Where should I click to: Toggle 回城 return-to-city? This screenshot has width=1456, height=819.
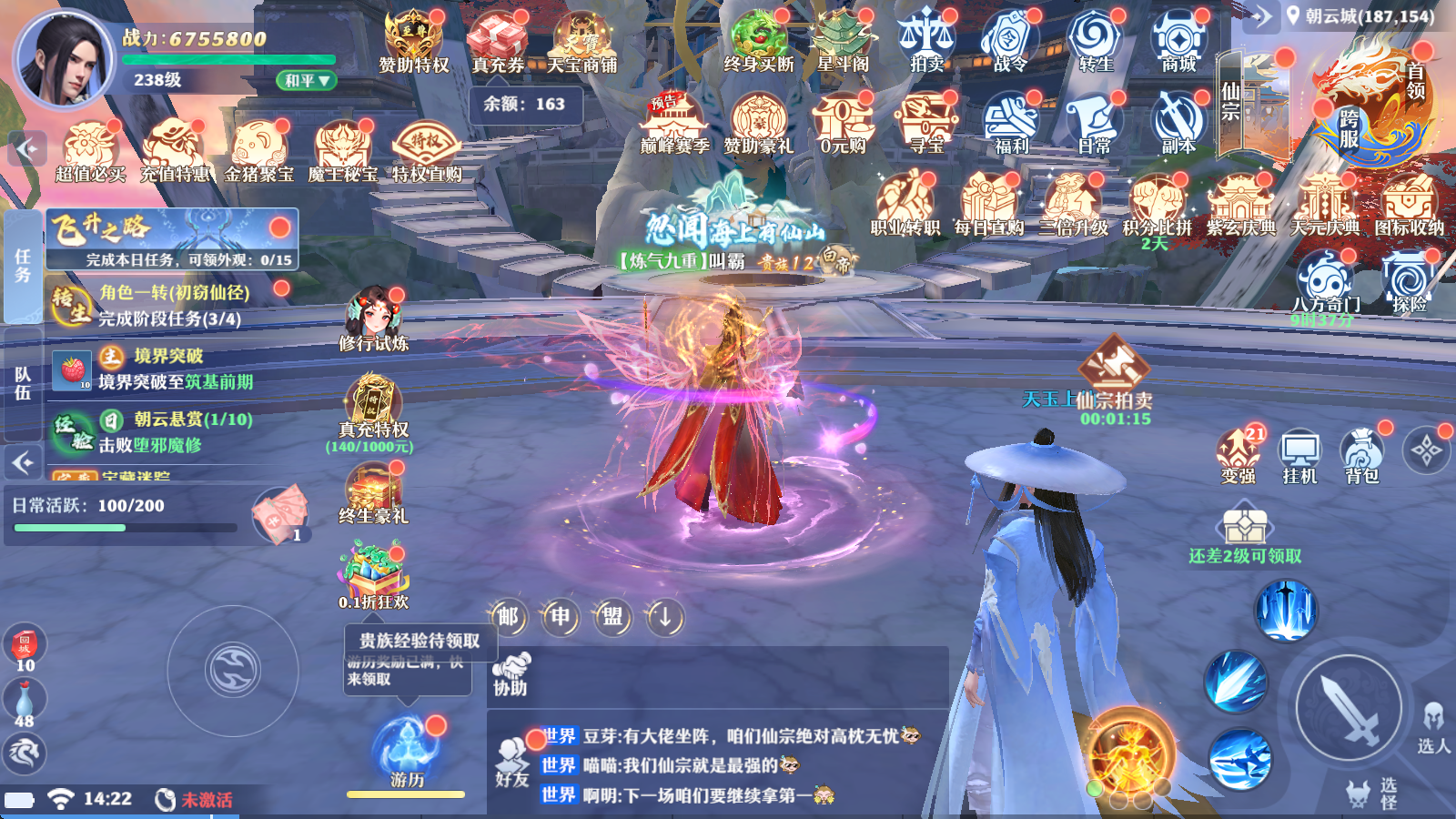pyautogui.click(x=24, y=649)
